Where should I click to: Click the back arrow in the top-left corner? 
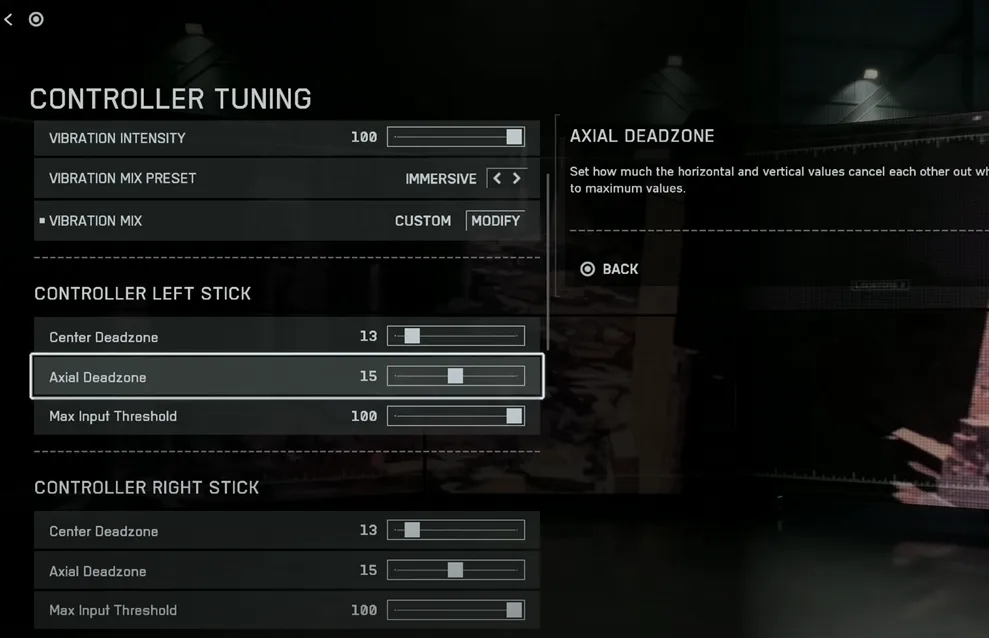click(x=9, y=19)
